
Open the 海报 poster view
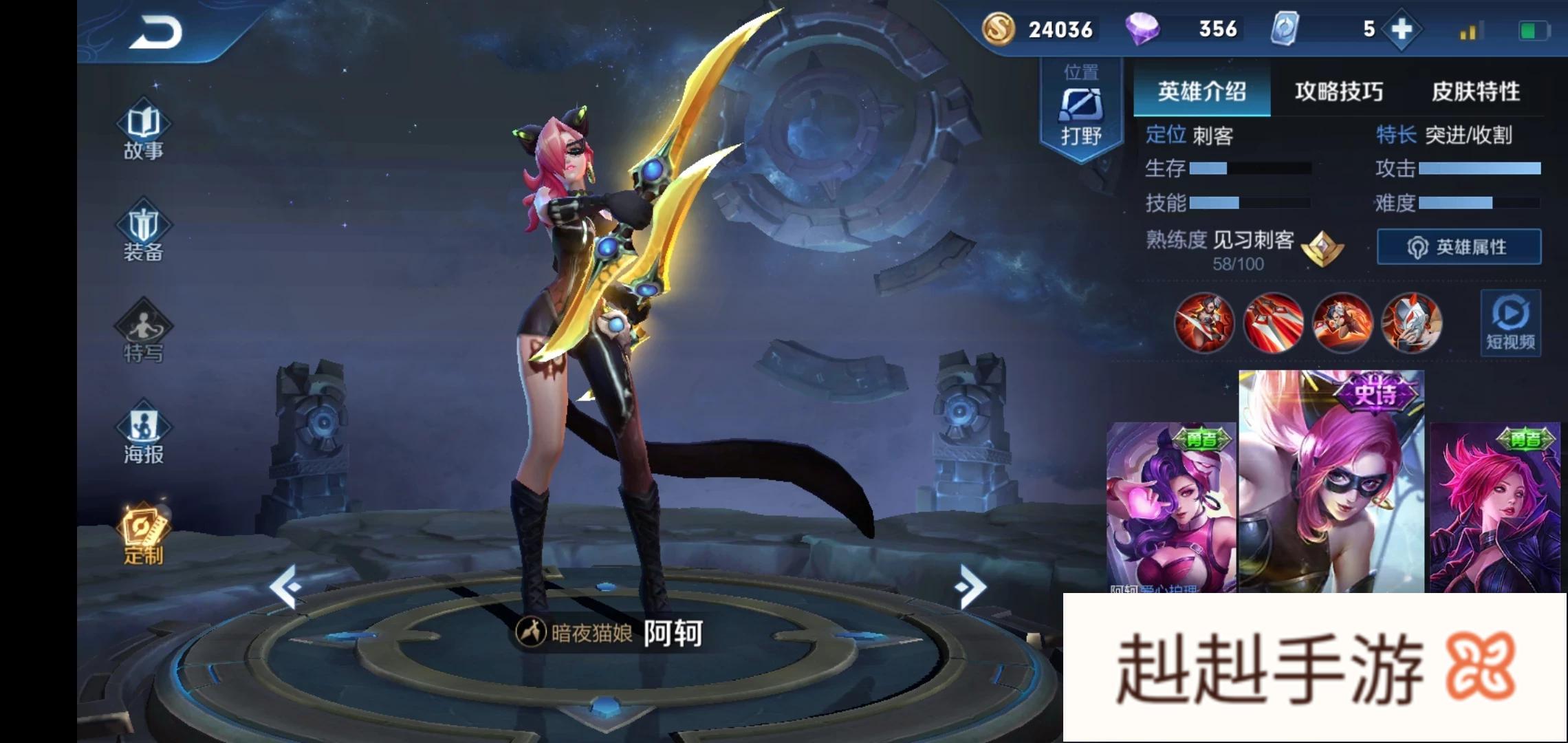point(144,433)
